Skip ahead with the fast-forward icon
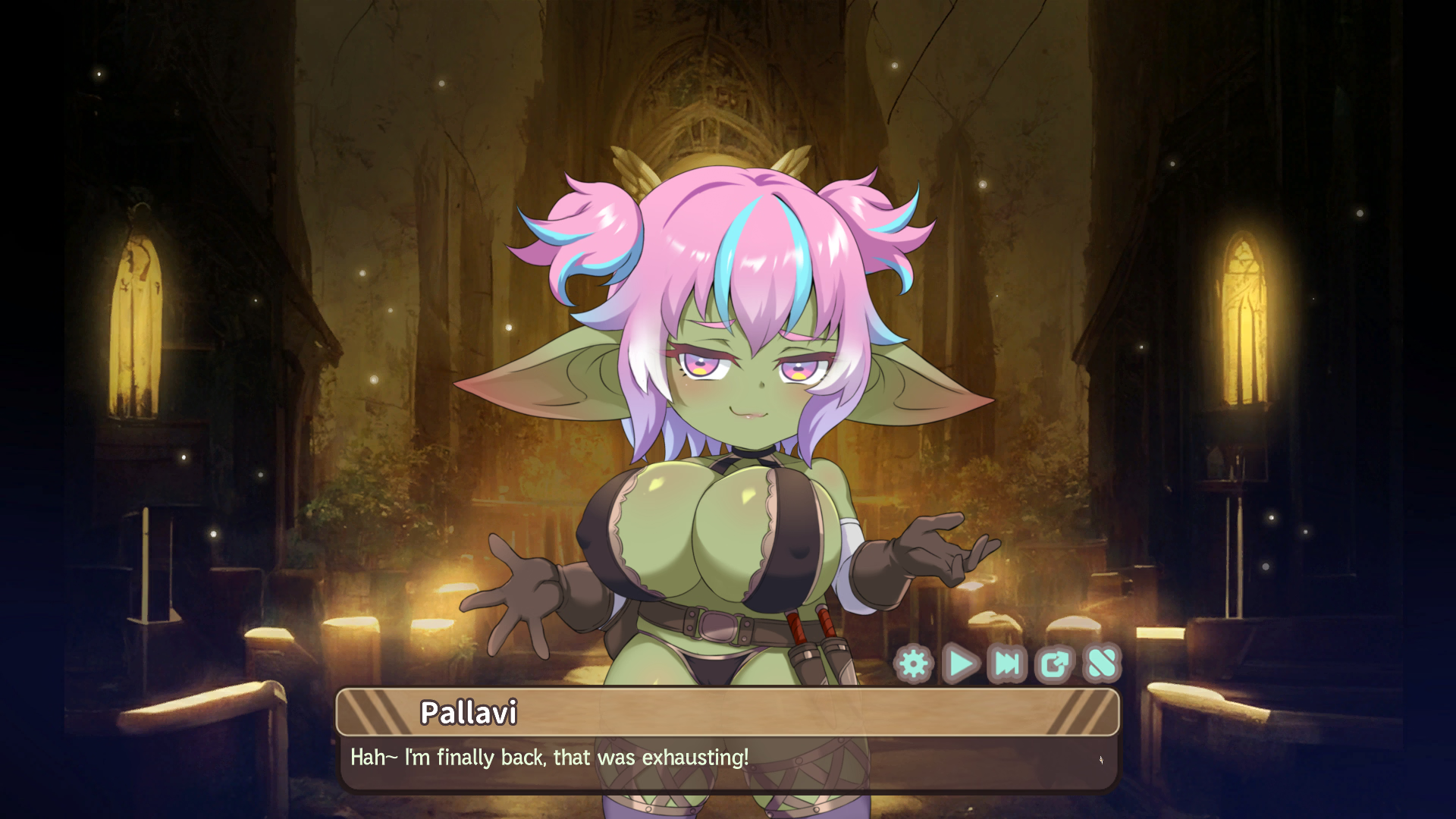 [x=1008, y=664]
